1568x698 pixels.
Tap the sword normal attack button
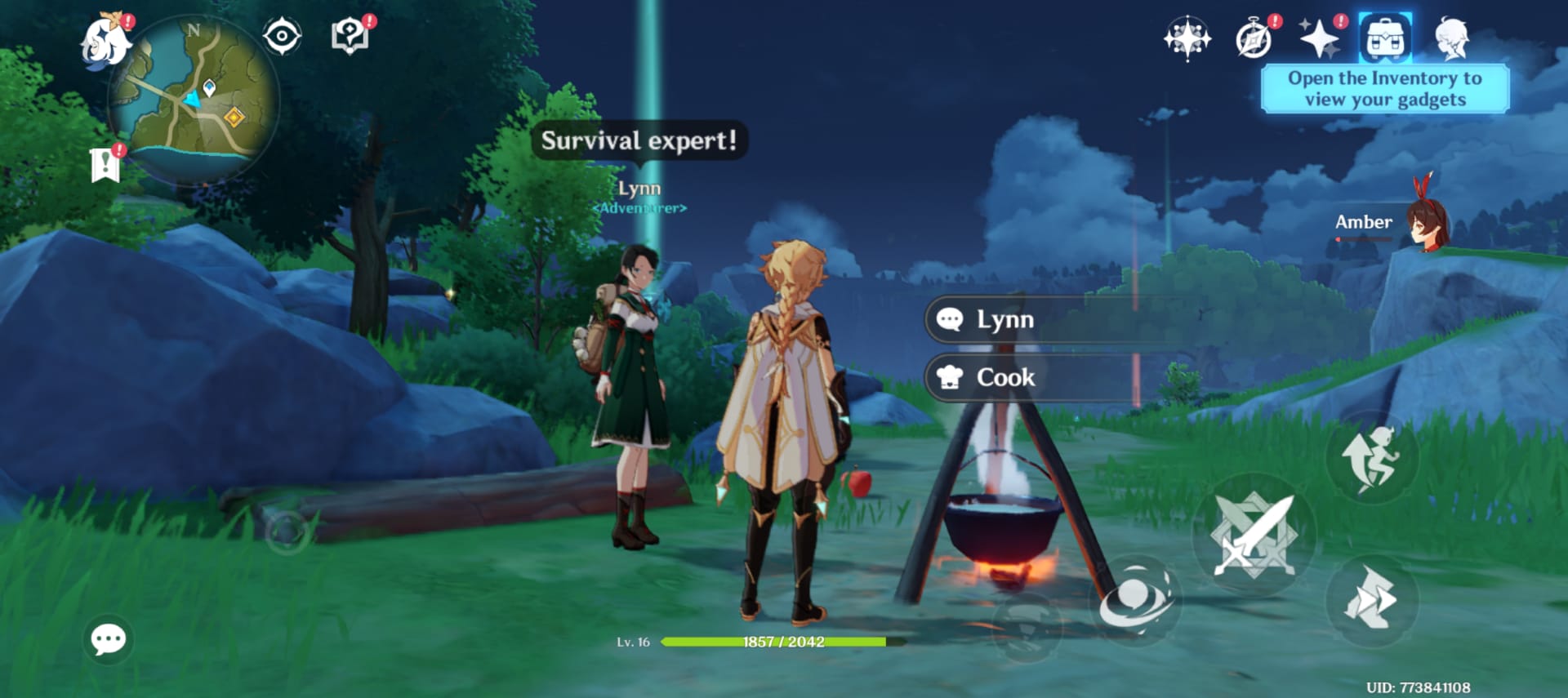tap(1254, 535)
